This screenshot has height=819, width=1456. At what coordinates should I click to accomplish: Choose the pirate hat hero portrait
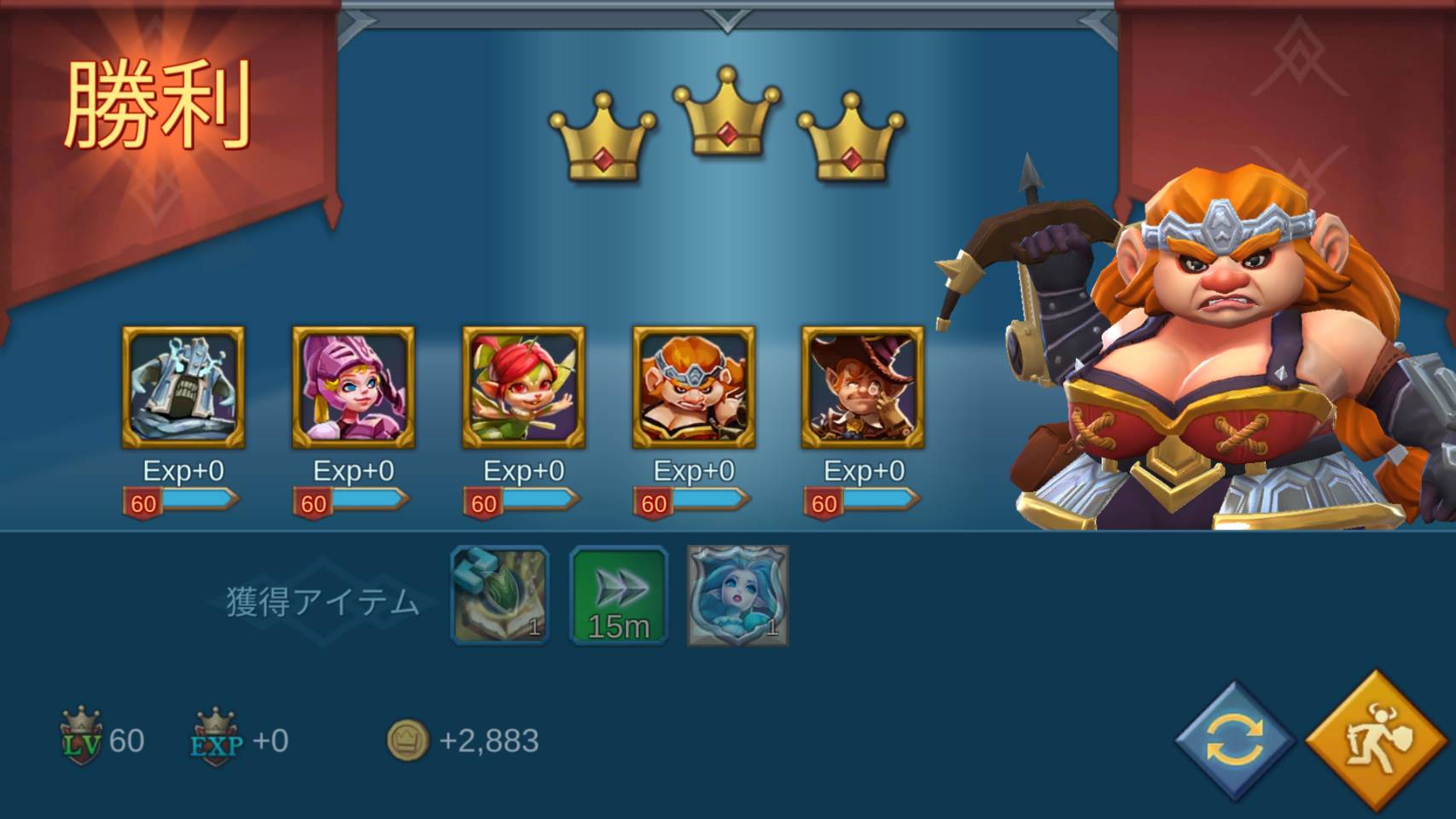coord(863,387)
